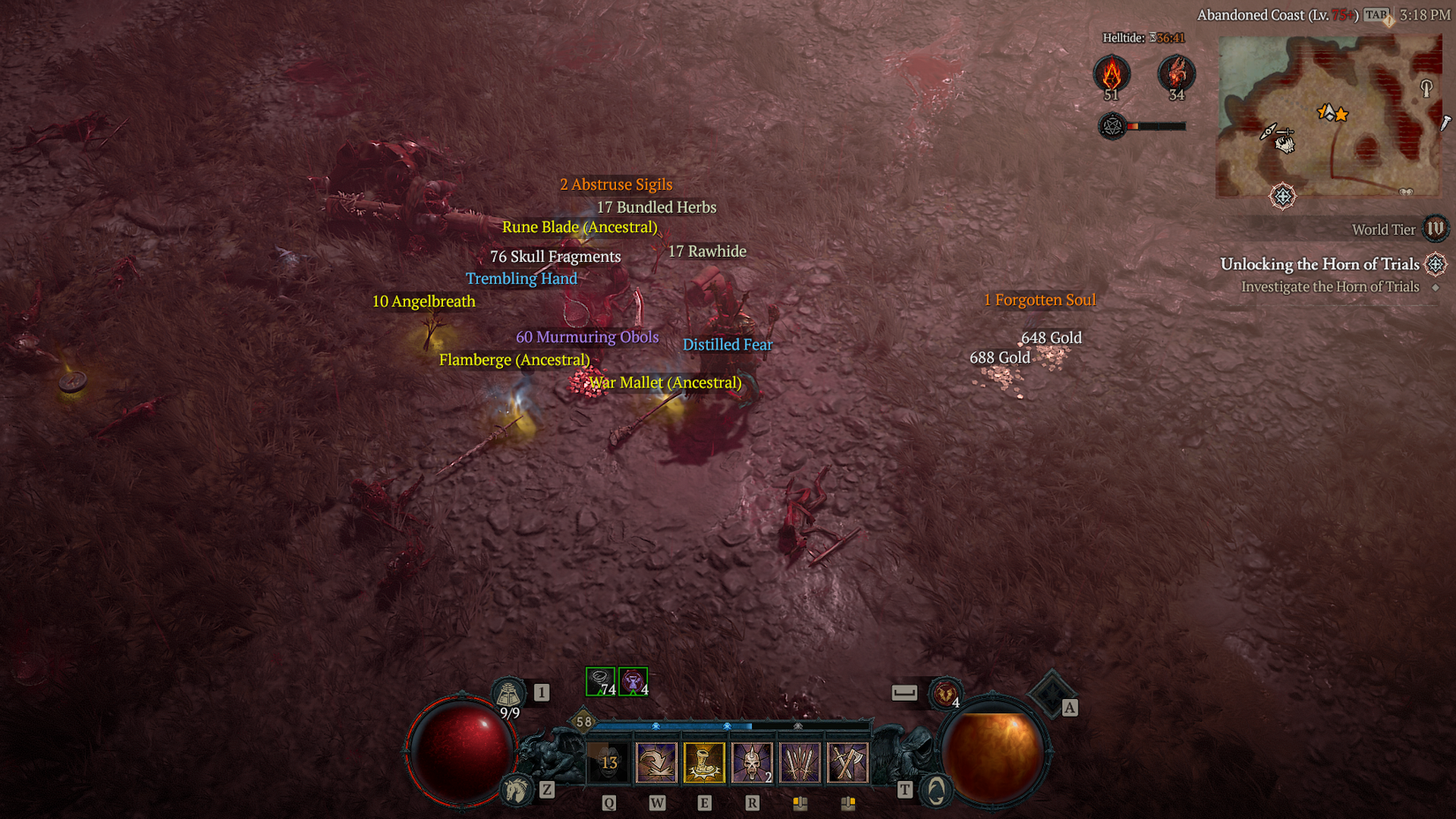This screenshot has width=1456, height=819.
Task: Select the health potion flask icon
Action: point(508,695)
